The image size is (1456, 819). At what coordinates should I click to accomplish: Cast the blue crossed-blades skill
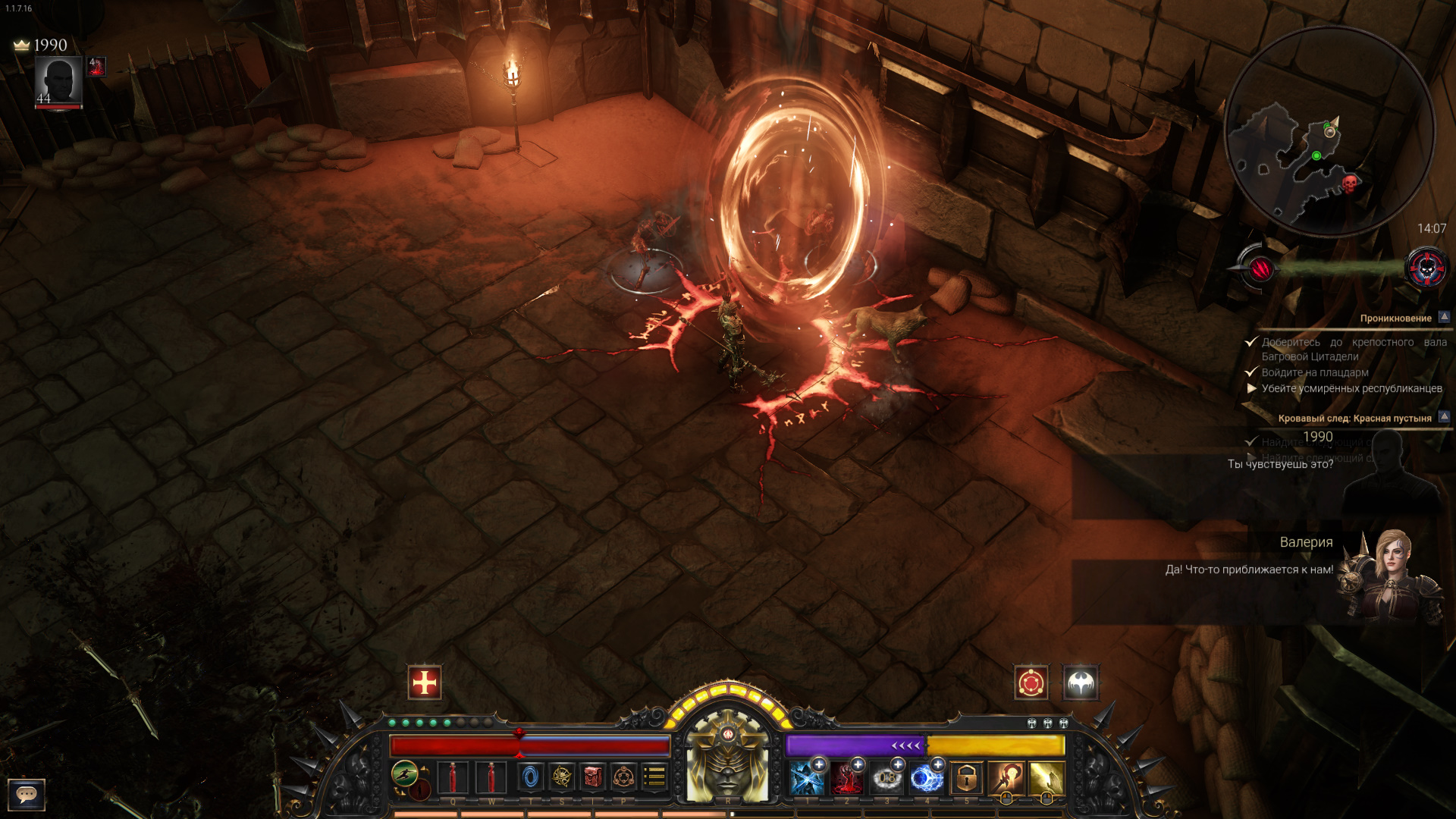pos(806,779)
